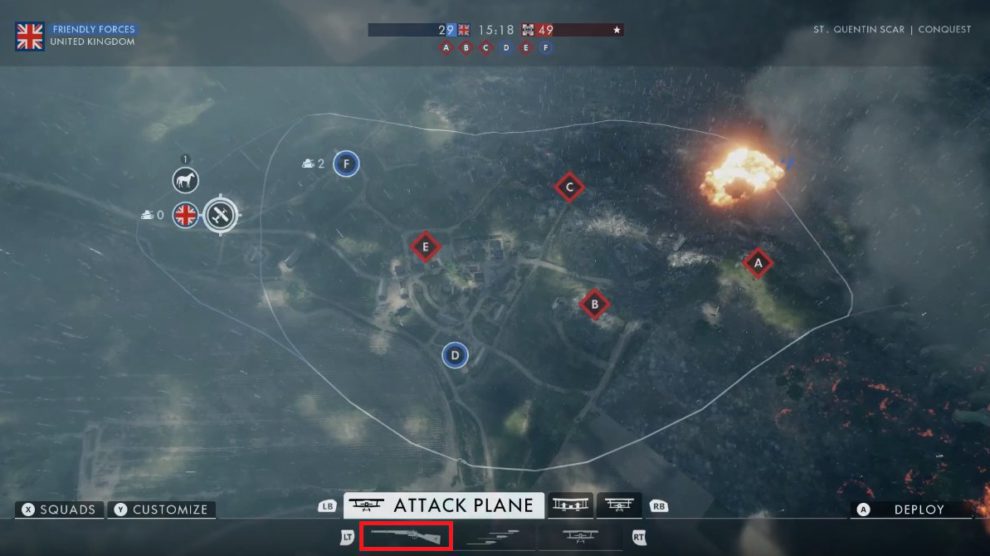Screen dimensions: 990x556
Task: Choose the biplane loadout package option
Action: [581, 537]
